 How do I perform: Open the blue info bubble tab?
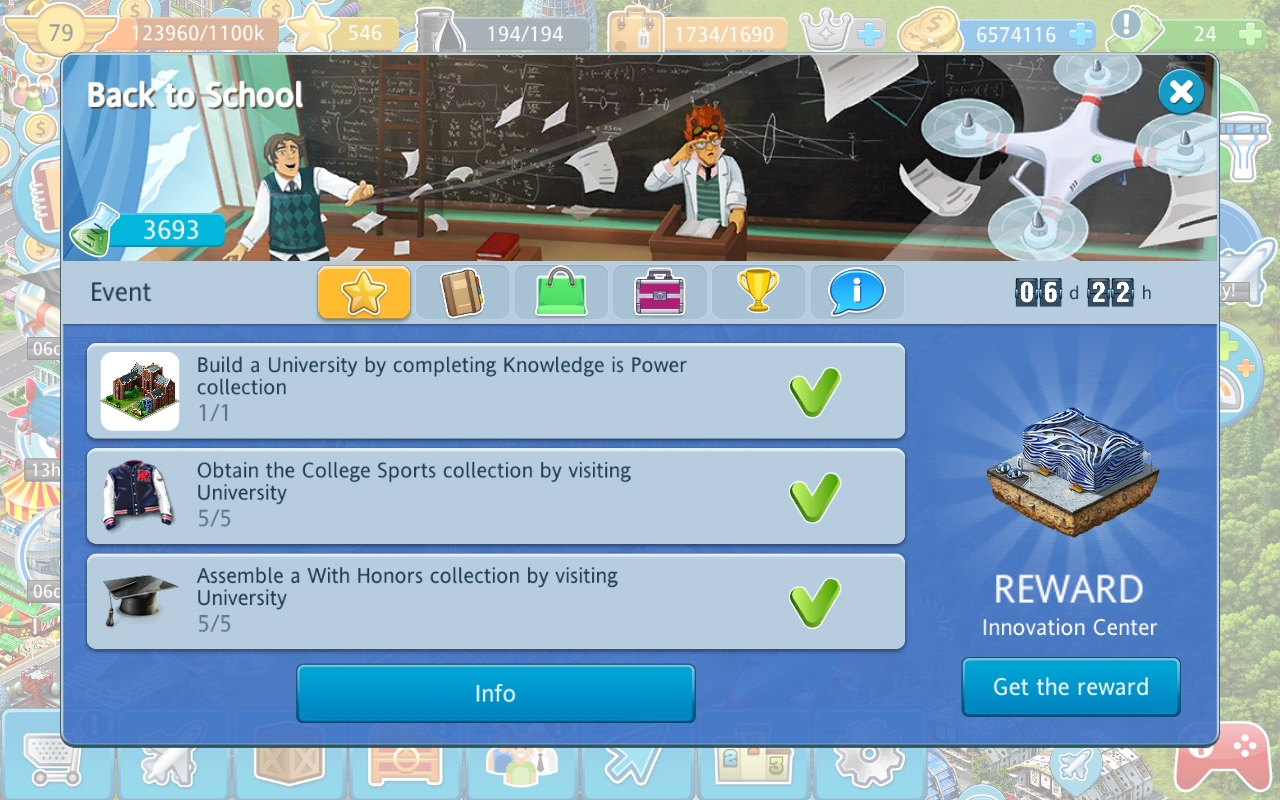(x=856, y=292)
